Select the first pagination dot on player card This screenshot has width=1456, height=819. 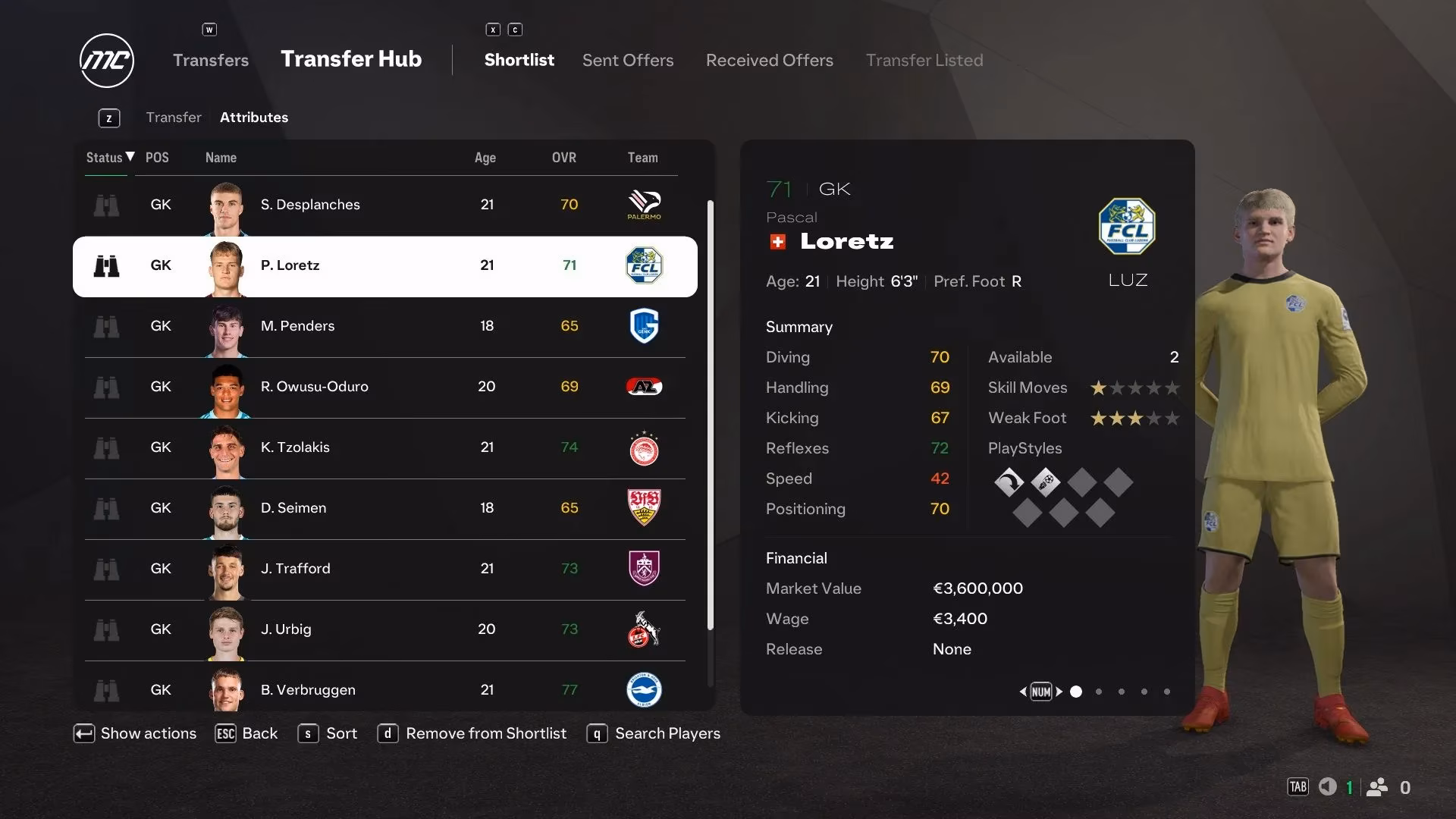[x=1075, y=692]
